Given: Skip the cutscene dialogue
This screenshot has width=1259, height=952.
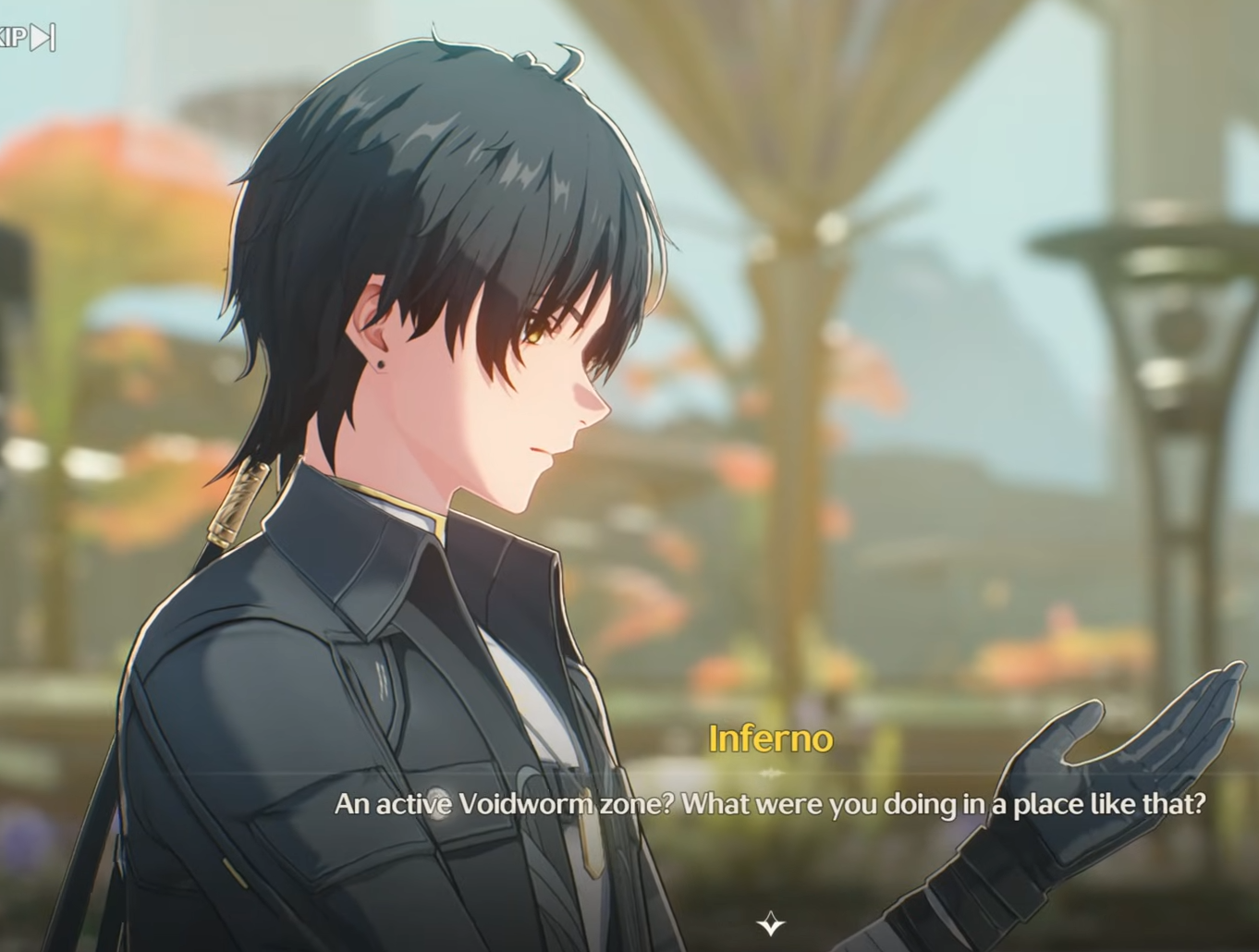Looking at the screenshot, I should 30,38.
